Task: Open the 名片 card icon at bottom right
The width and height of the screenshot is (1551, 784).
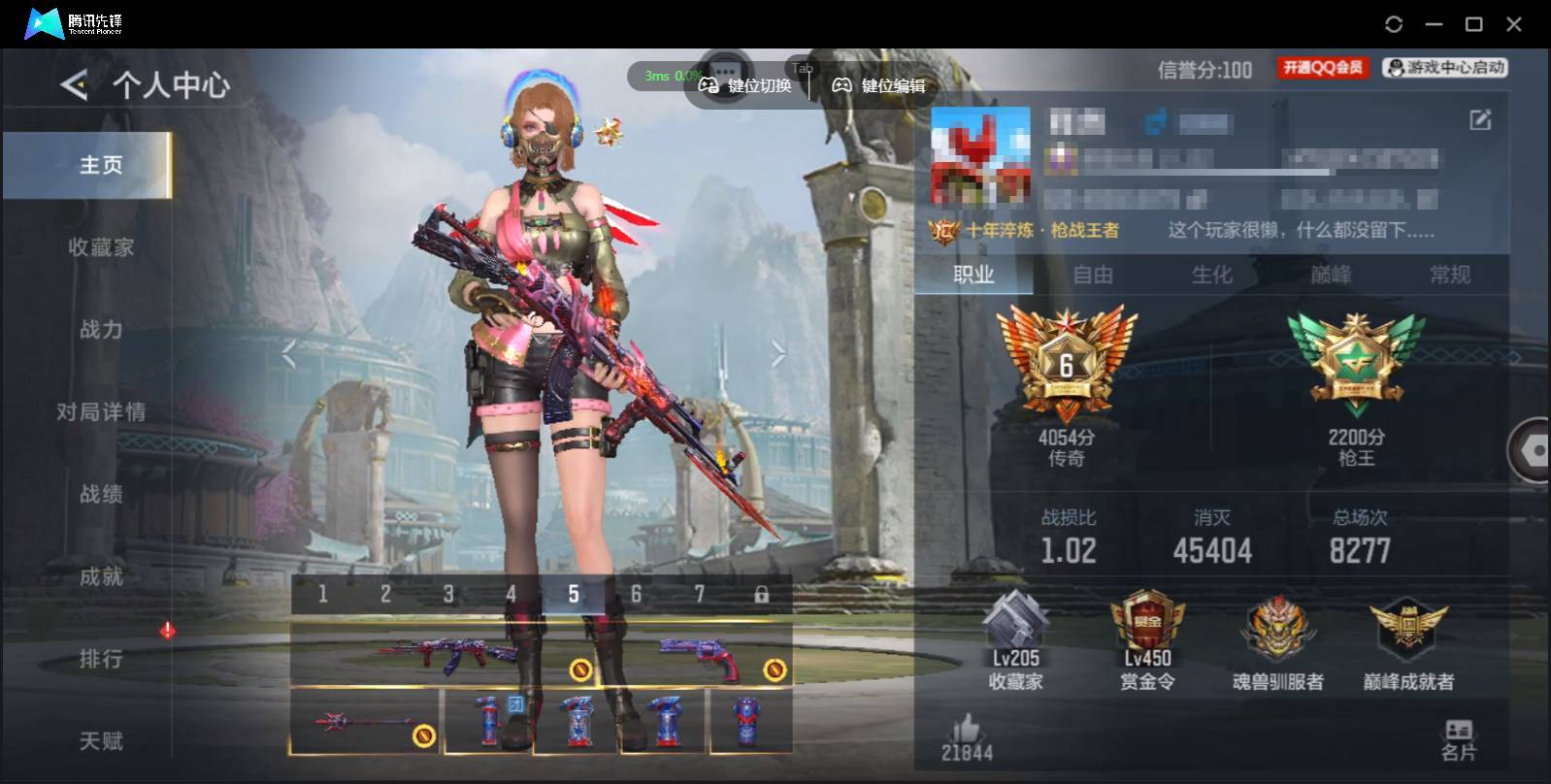Action: click(1457, 730)
